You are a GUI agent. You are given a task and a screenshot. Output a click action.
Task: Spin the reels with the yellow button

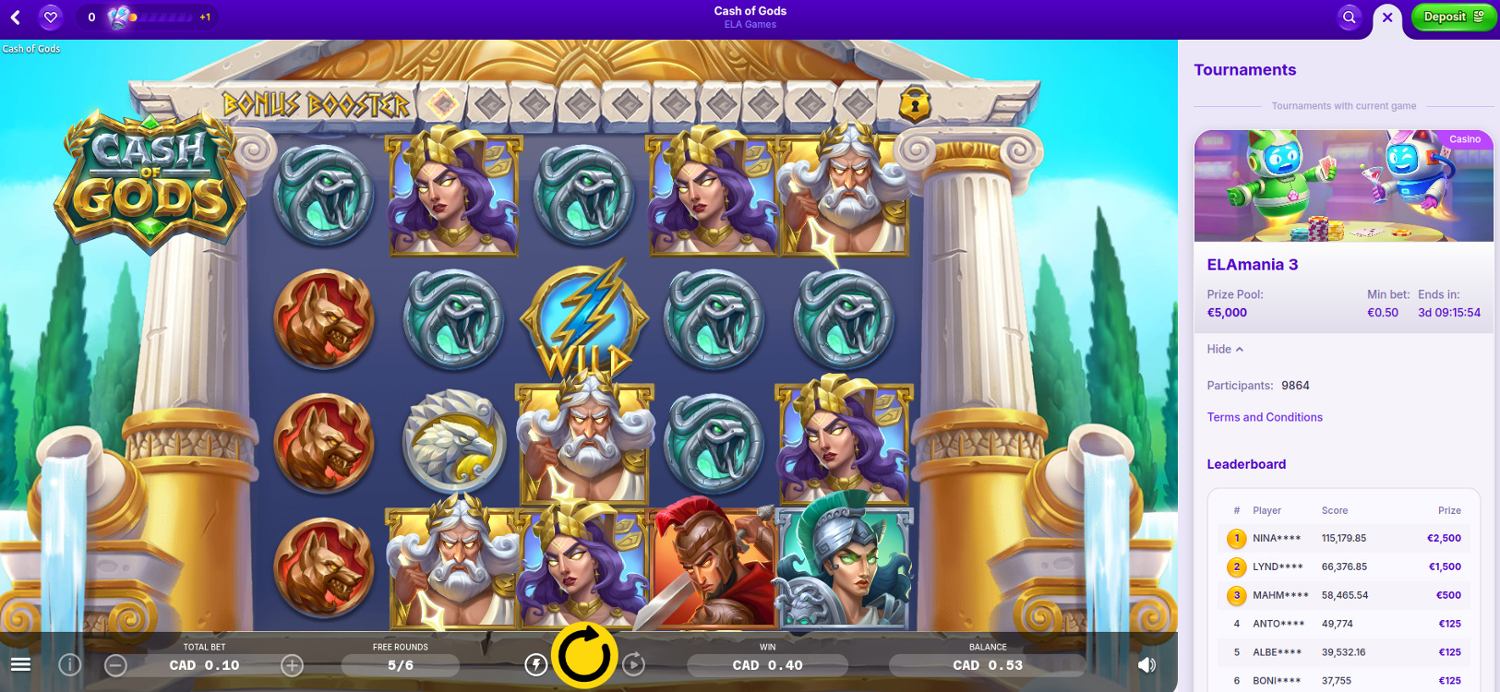(584, 656)
